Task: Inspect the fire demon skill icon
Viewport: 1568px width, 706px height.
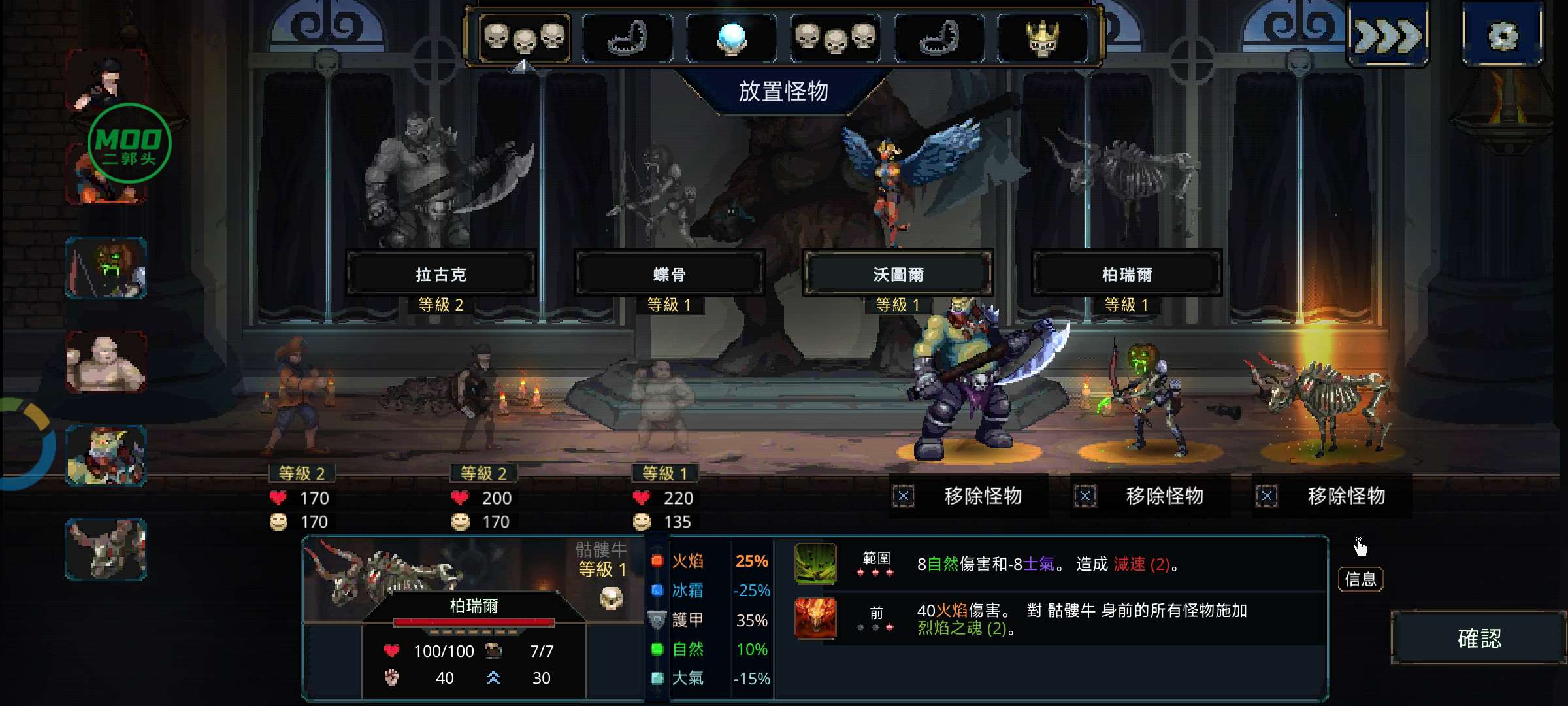Action: tap(815, 618)
